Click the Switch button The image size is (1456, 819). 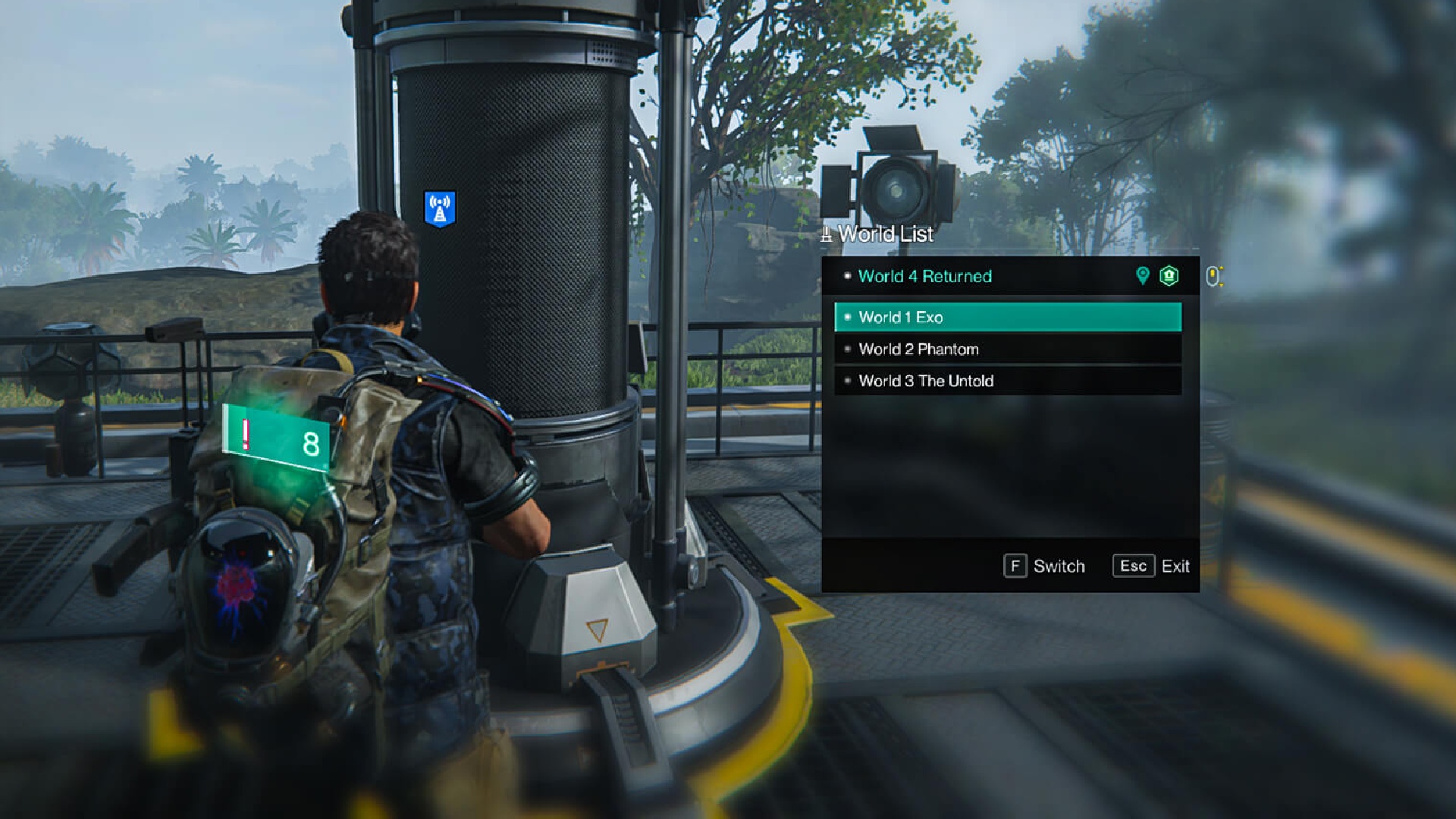[x=1044, y=566]
